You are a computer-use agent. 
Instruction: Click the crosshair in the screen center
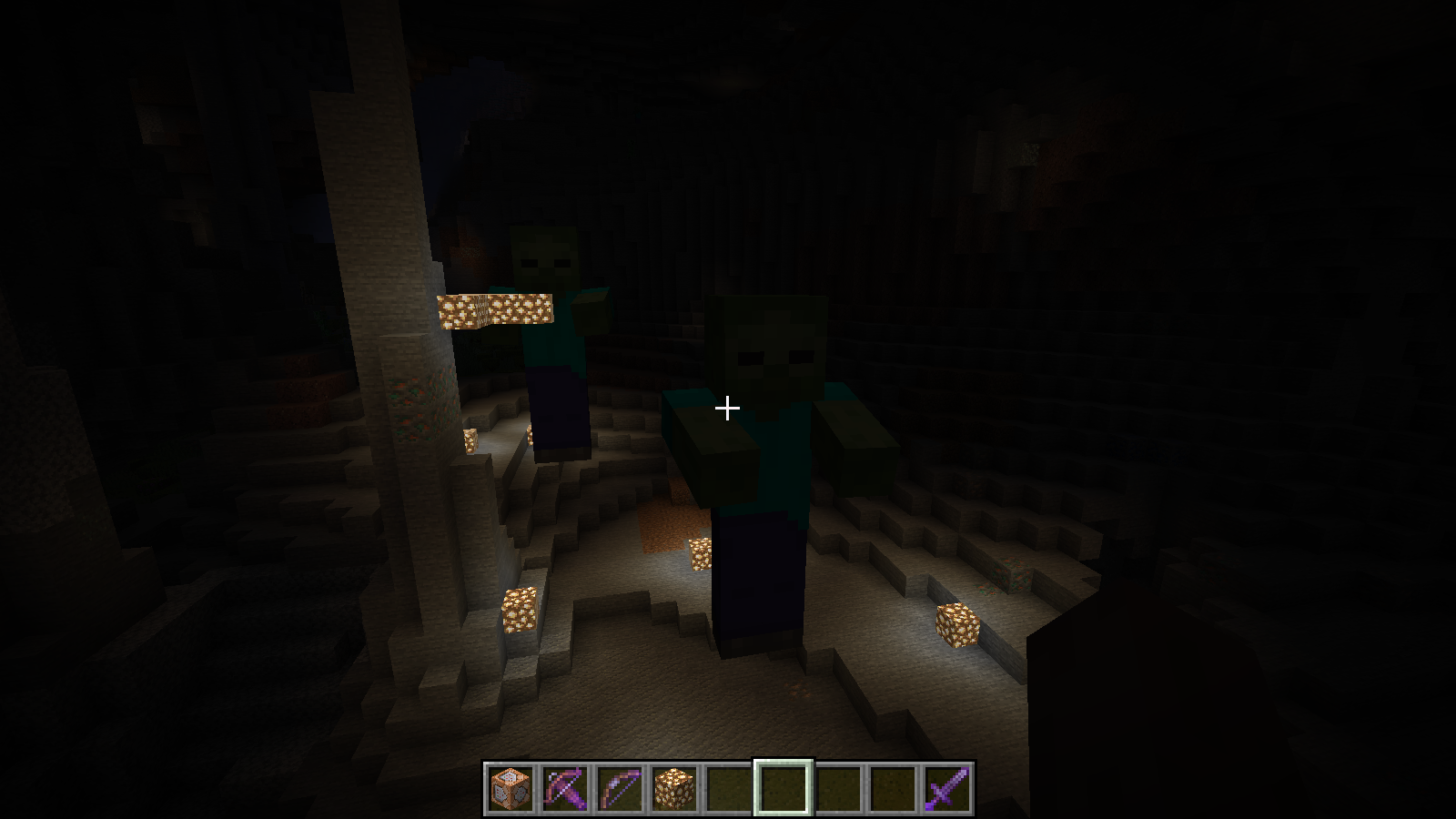(x=728, y=409)
